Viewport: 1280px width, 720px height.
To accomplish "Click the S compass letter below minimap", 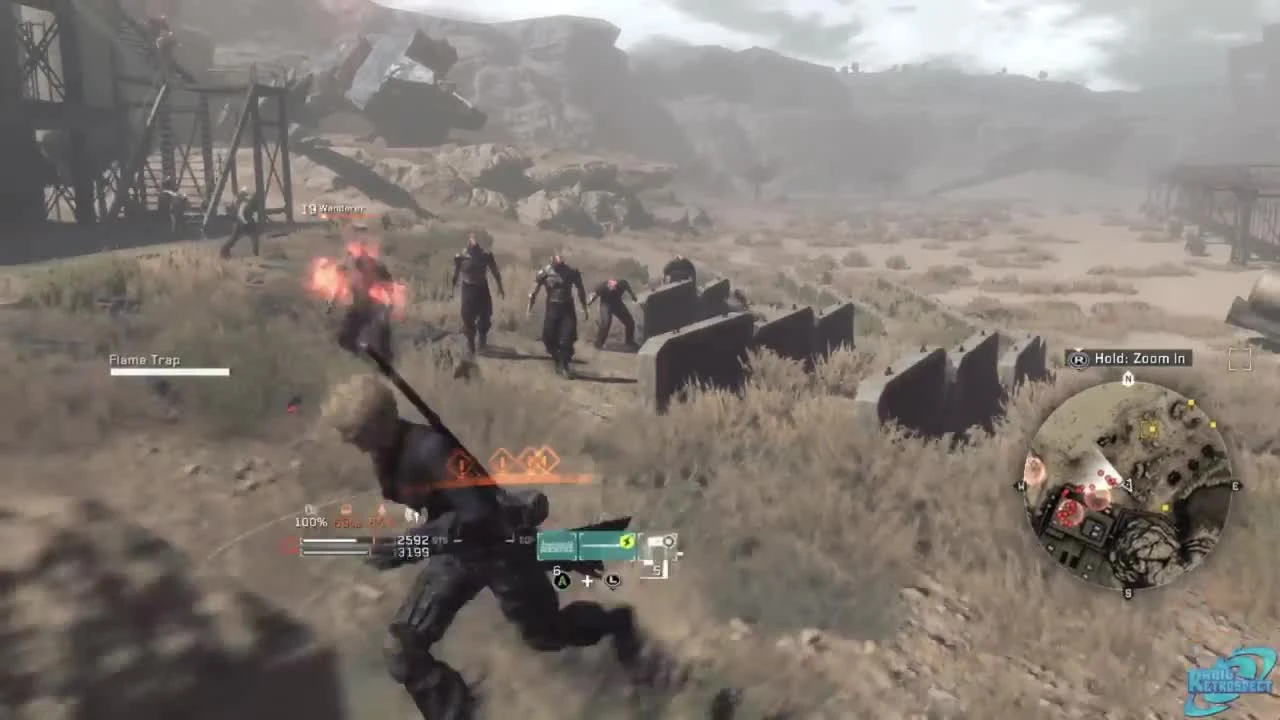I will (x=1129, y=592).
